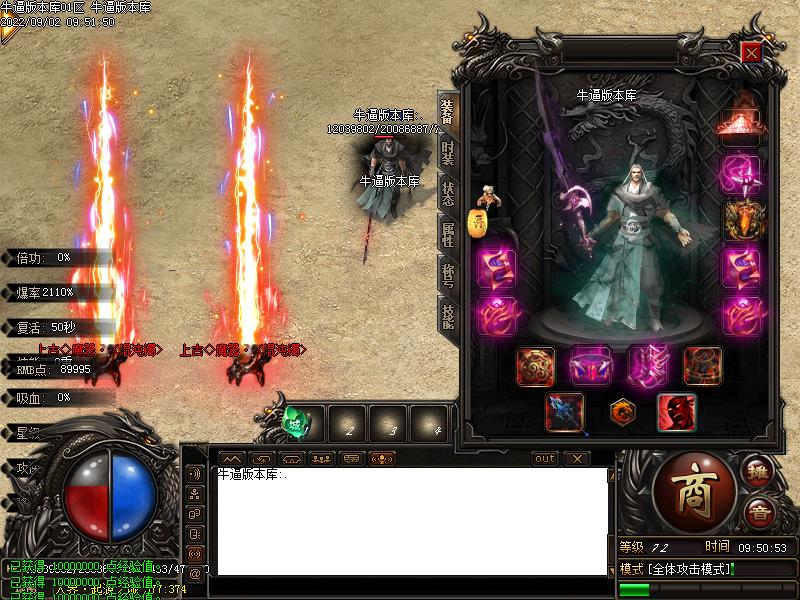Open the 技能 (skills) tab
800x600 pixels.
pos(447,315)
